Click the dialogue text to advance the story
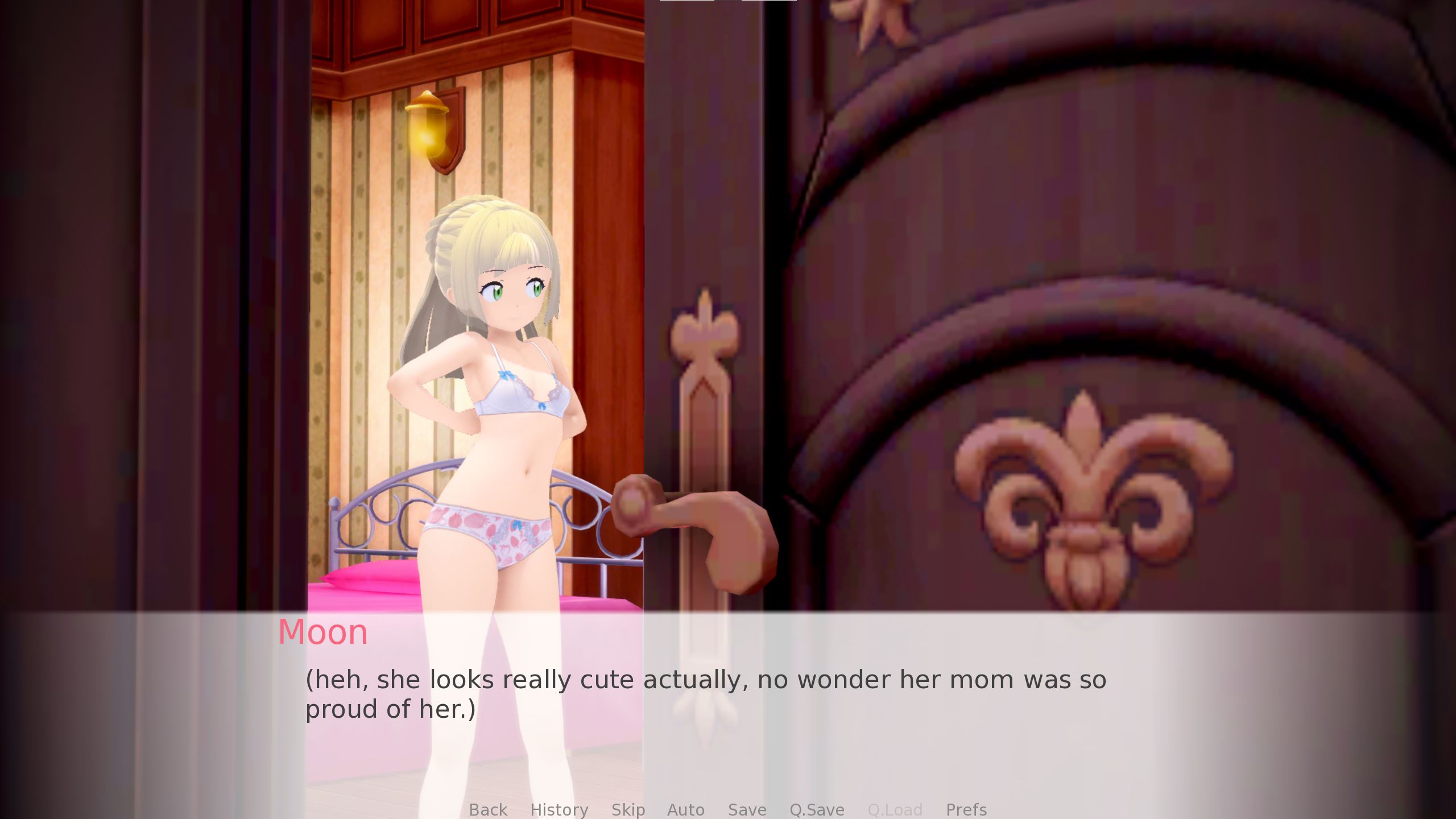 [x=705, y=680]
